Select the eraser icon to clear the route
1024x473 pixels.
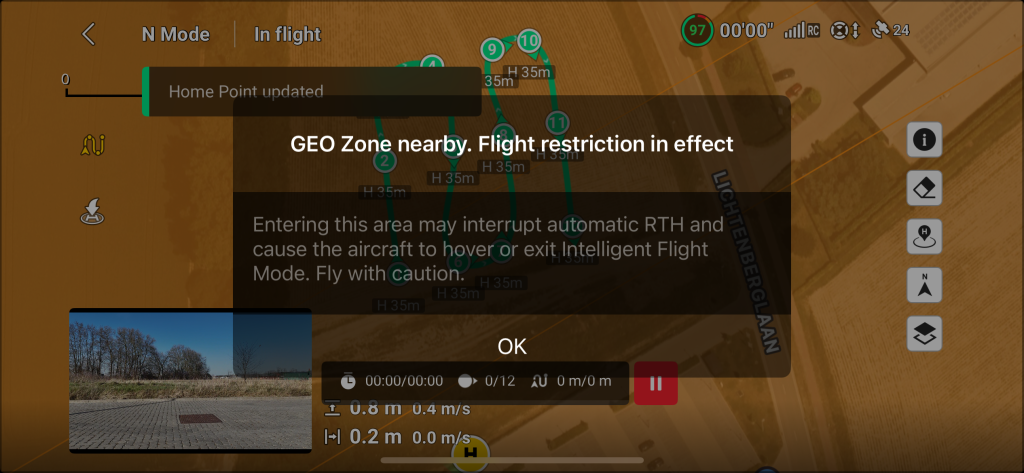(924, 188)
